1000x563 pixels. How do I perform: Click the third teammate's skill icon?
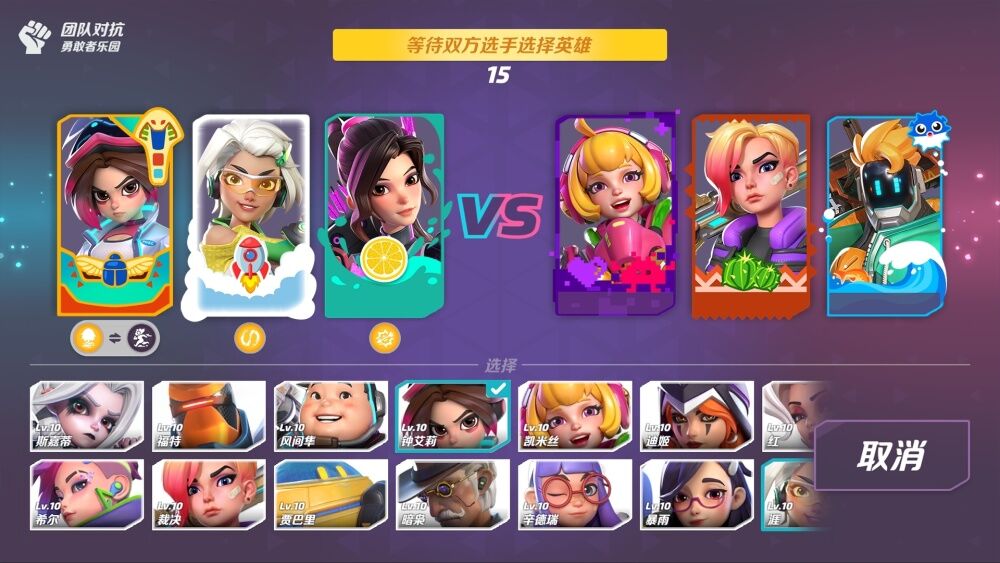[384, 339]
